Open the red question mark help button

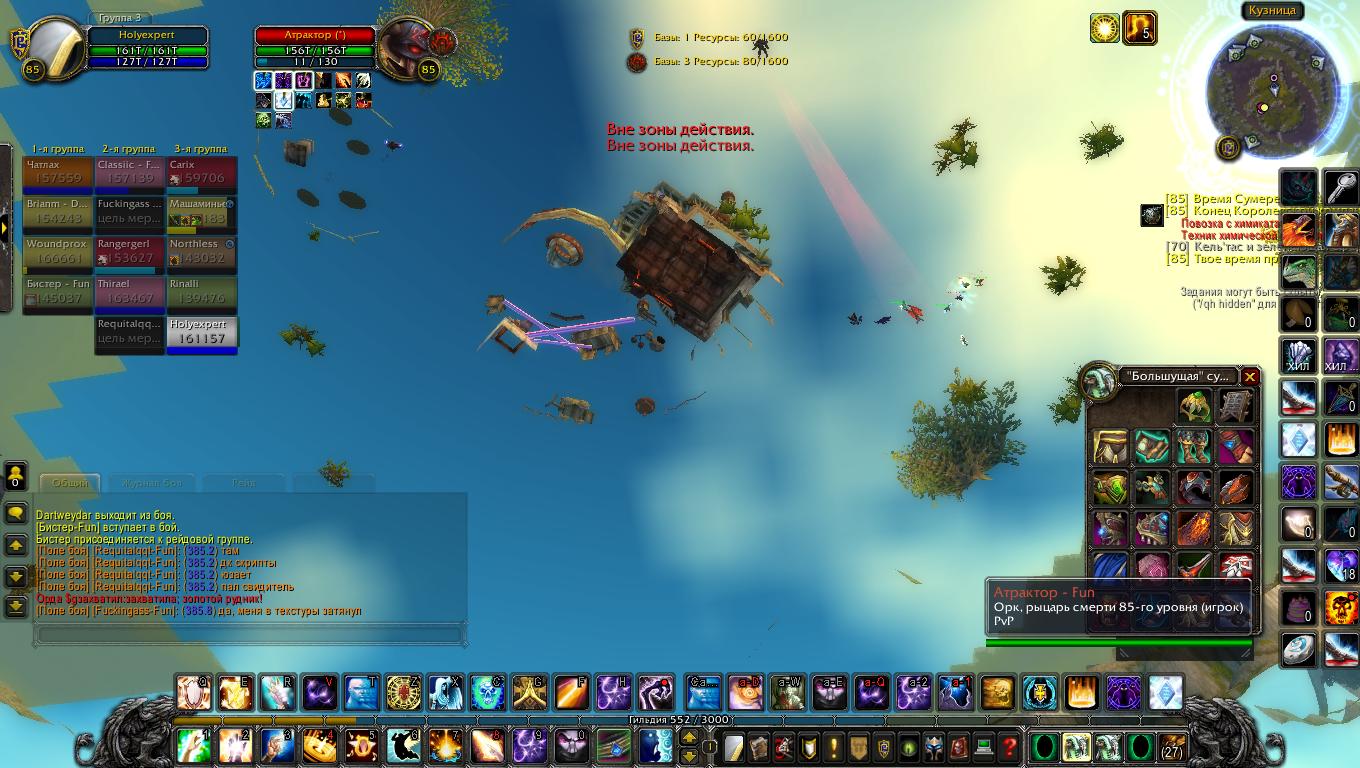point(1010,746)
